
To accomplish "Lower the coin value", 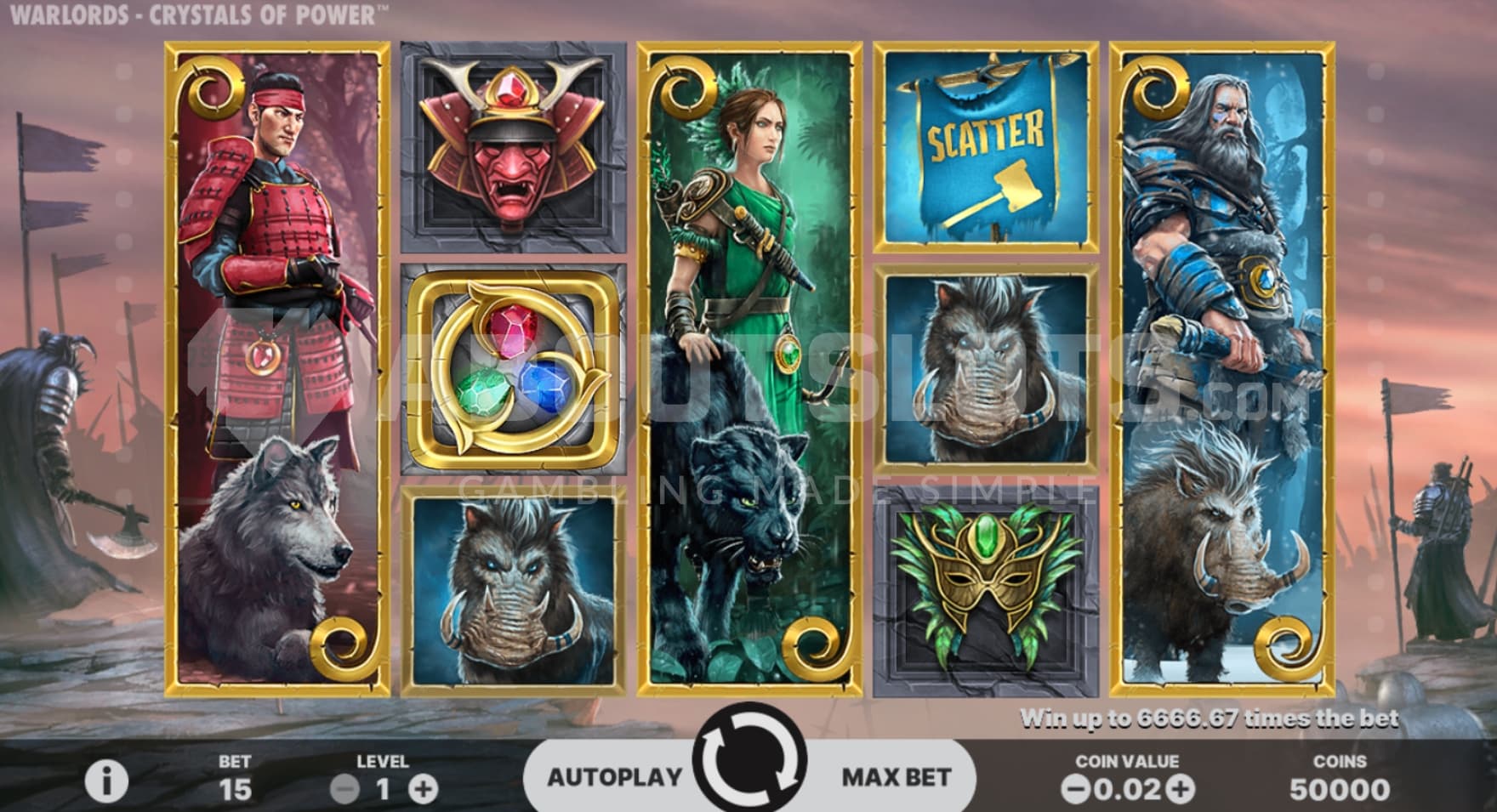I will pyautogui.click(x=1076, y=789).
